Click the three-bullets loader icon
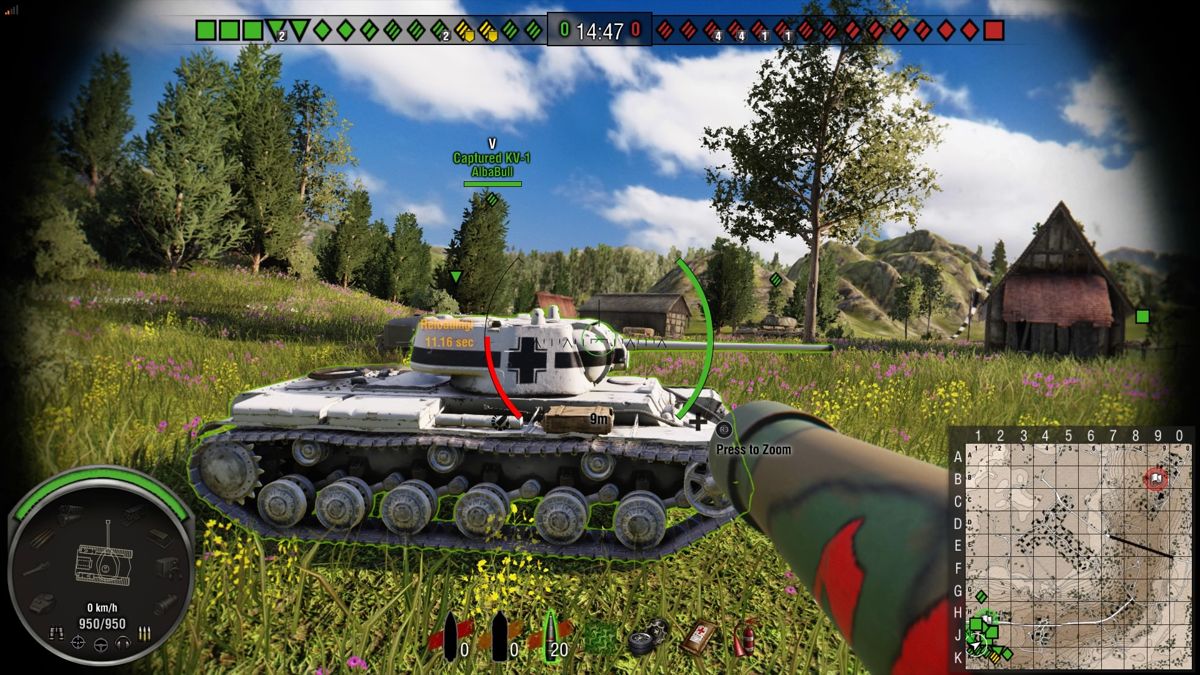 (x=145, y=632)
